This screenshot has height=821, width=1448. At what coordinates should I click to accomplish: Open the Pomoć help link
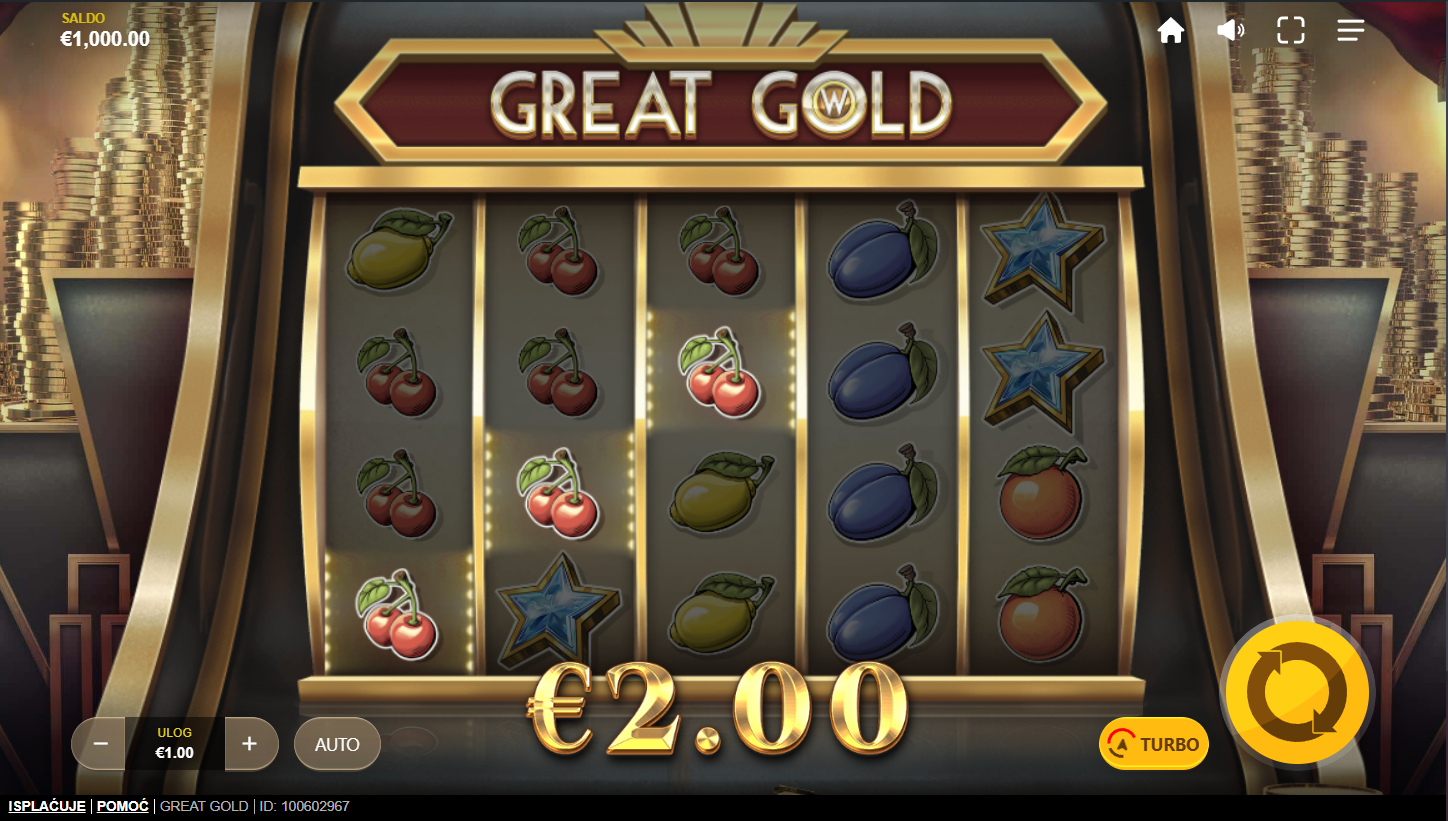click(123, 806)
